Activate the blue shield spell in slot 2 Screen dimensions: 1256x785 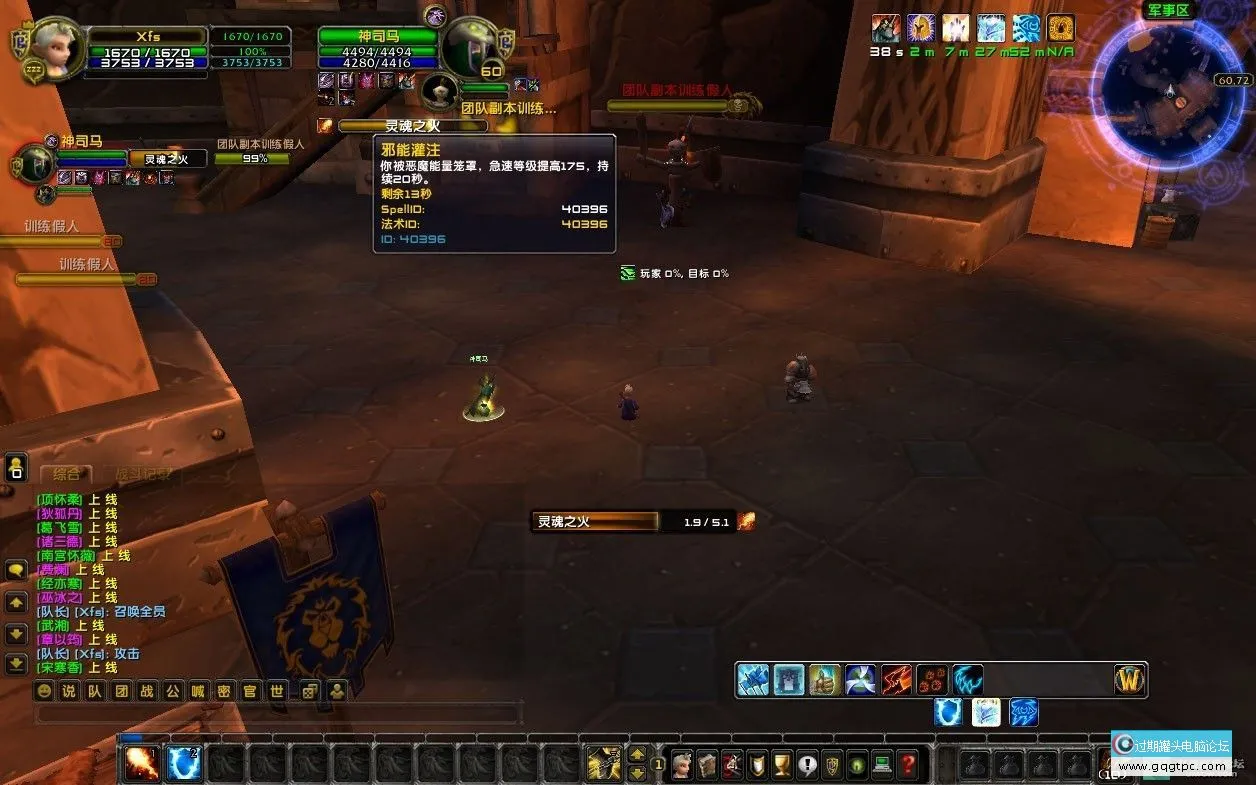183,765
